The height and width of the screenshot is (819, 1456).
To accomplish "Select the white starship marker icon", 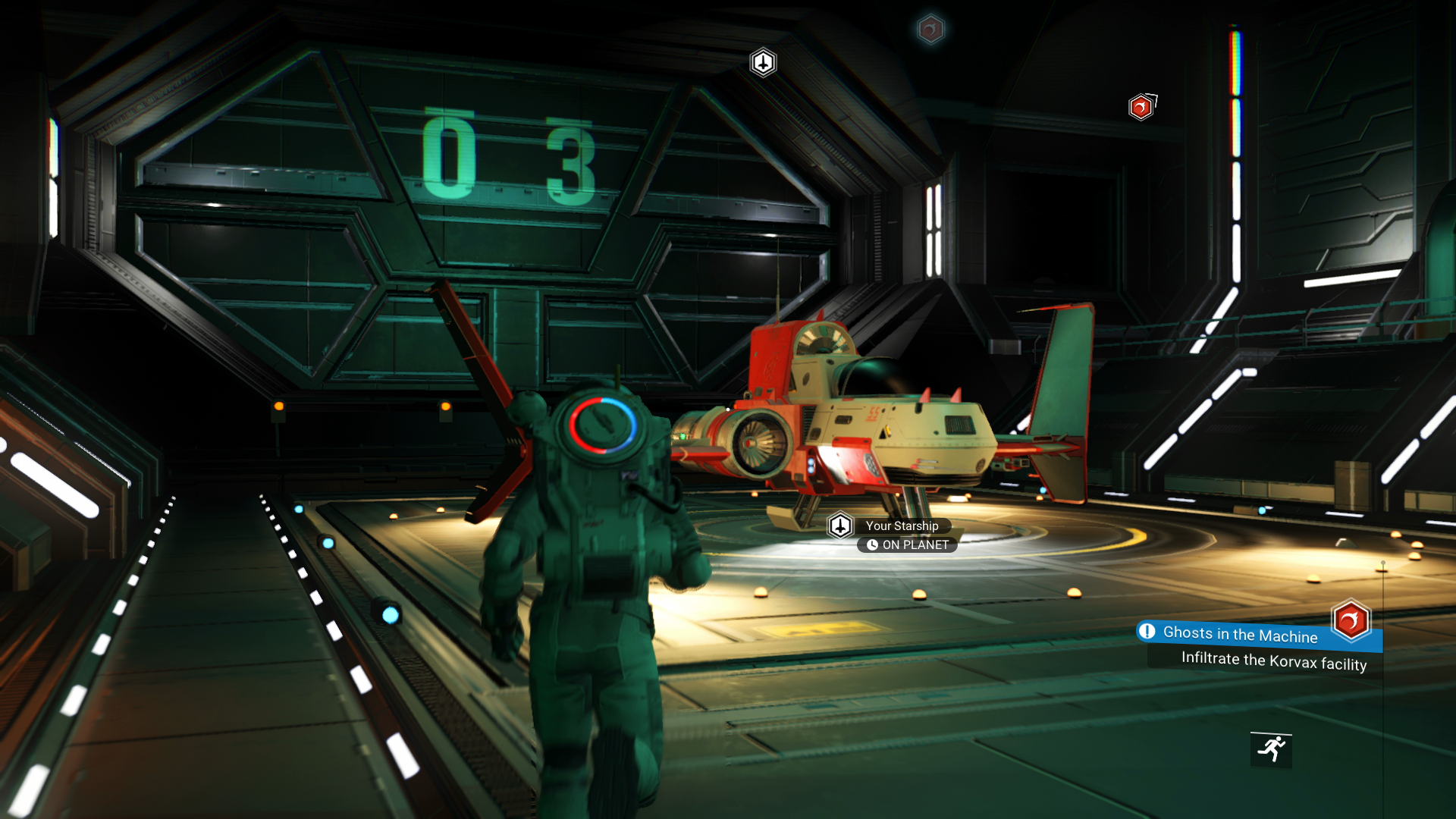I will 764,63.
